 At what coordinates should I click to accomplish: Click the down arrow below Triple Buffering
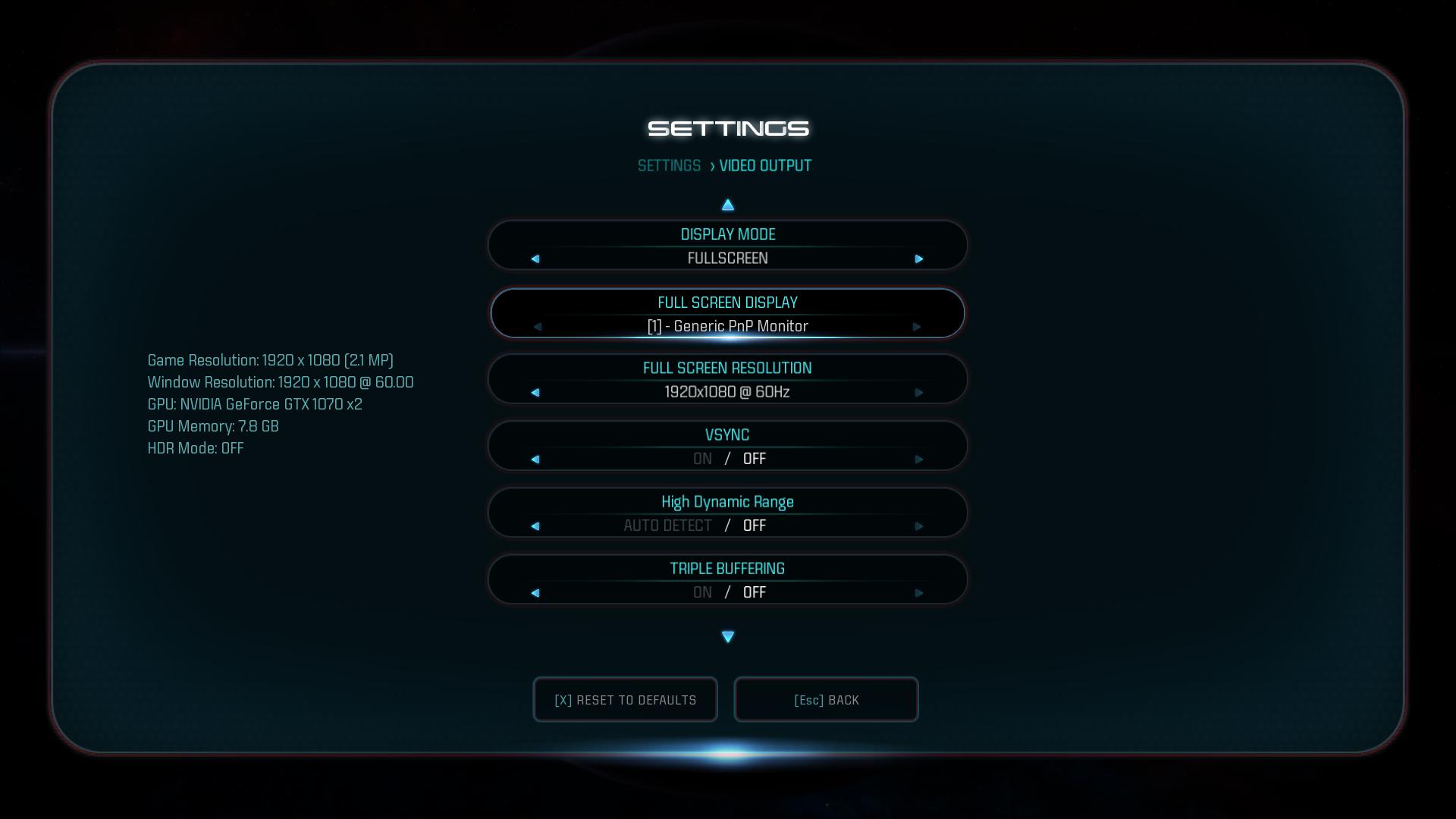coord(728,637)
